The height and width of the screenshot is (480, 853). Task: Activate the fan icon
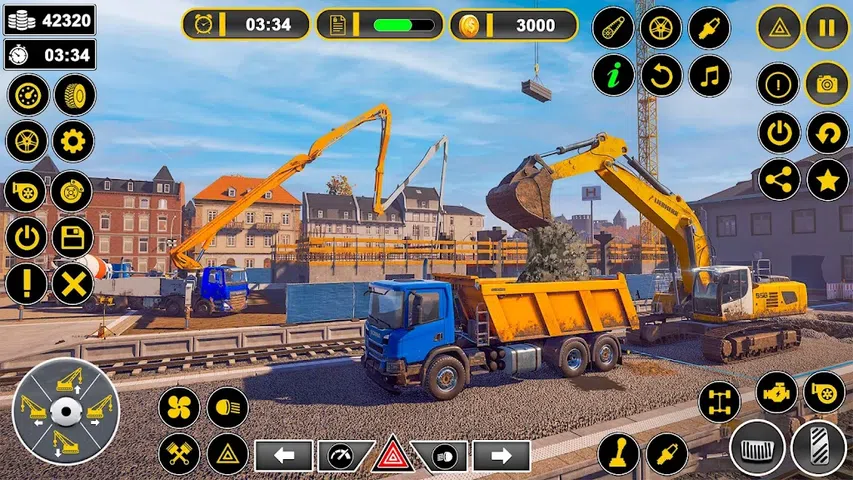(x=179, y=407)
